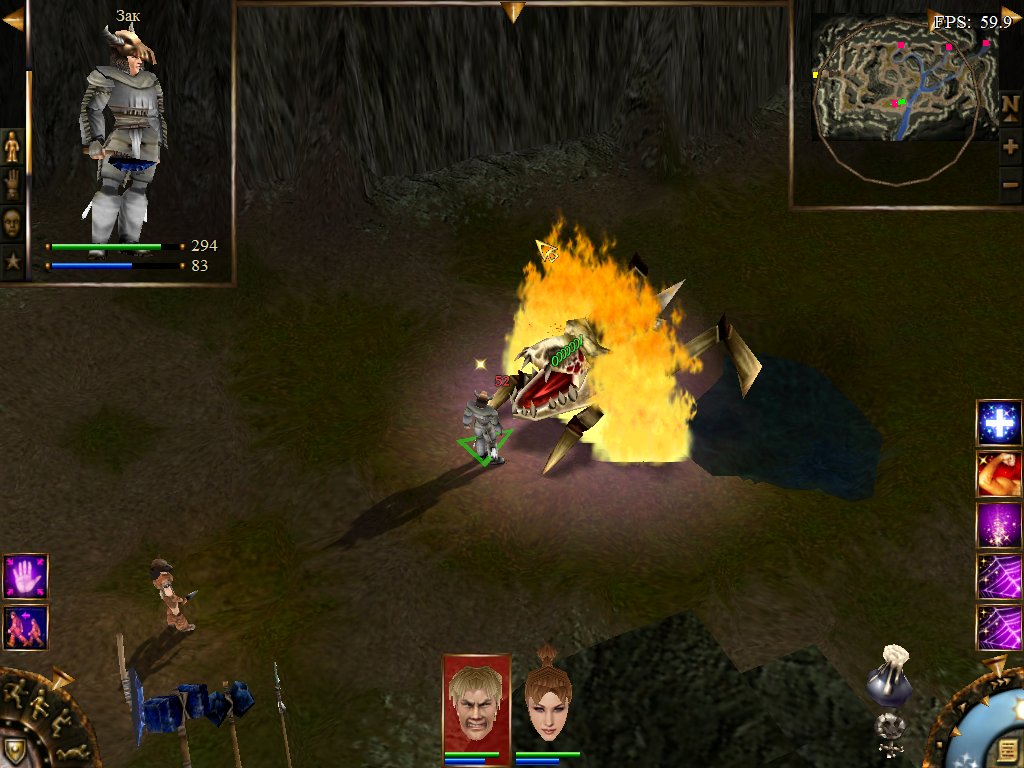
Task: Open the hand icon panel
Action: [12, 185]
